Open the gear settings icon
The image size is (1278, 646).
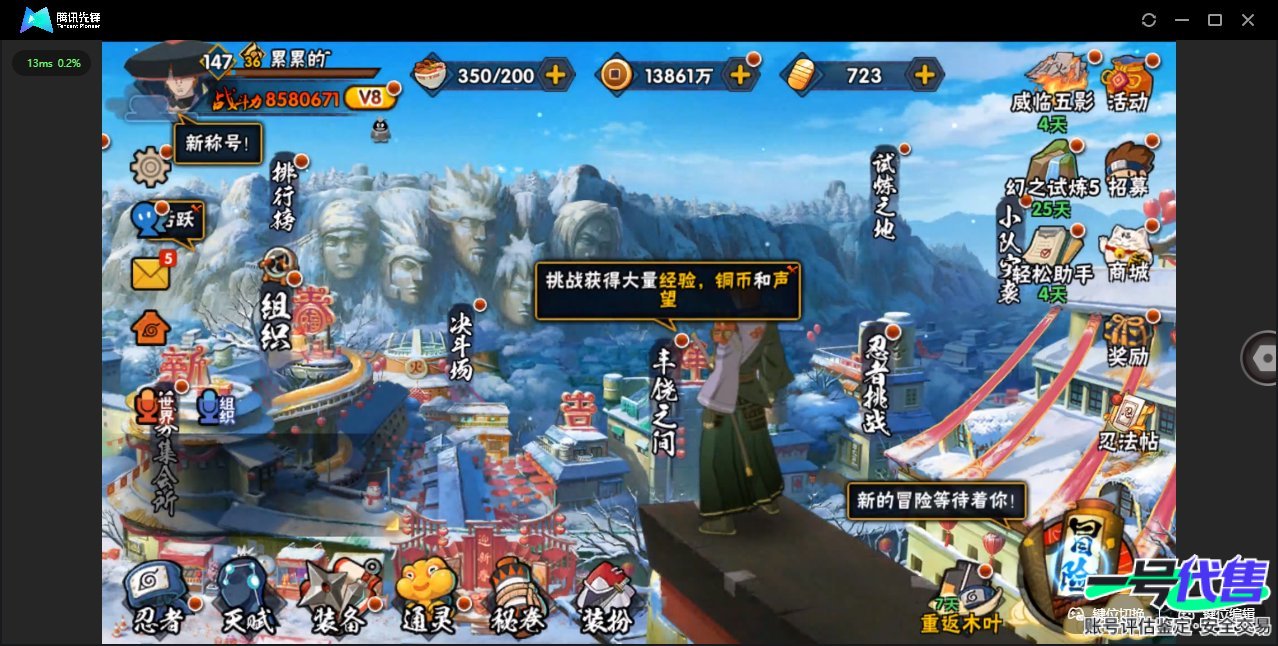point(151,166)
